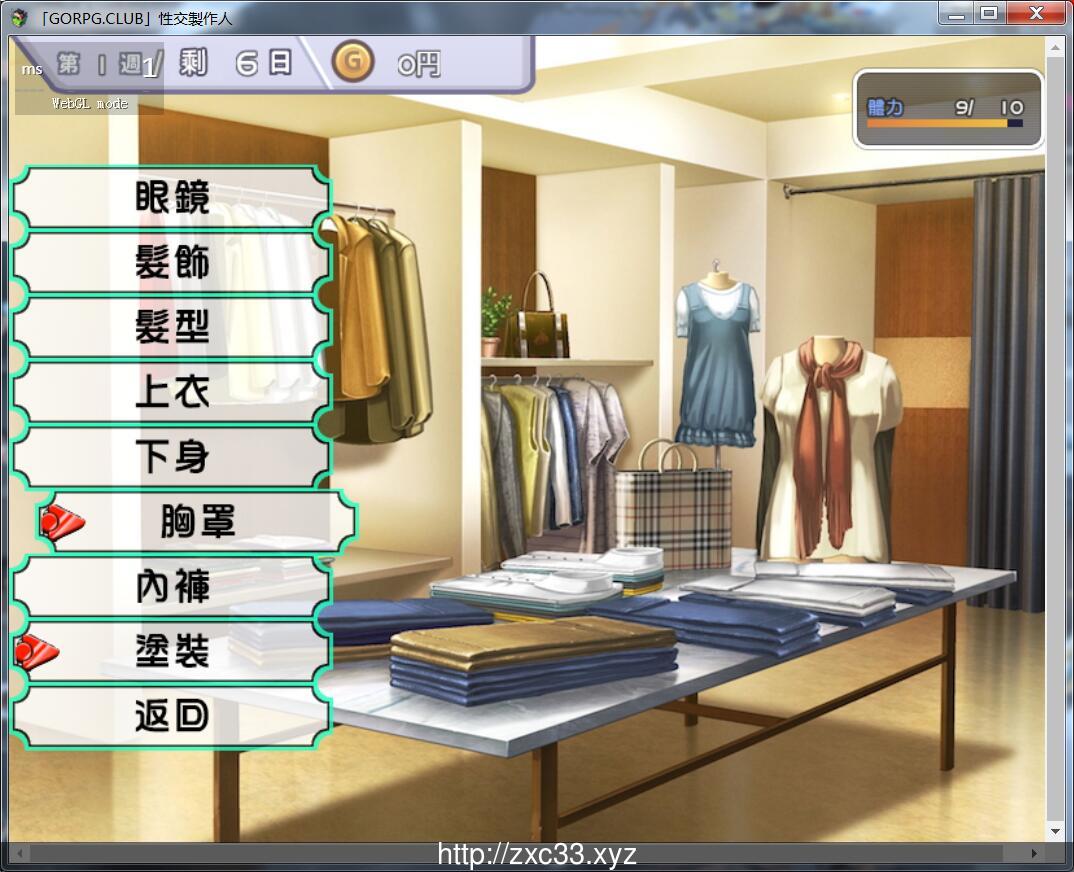1074x872 pixels.
Task: Select the 眼鏡 menu entry
Action: (171, 197)
